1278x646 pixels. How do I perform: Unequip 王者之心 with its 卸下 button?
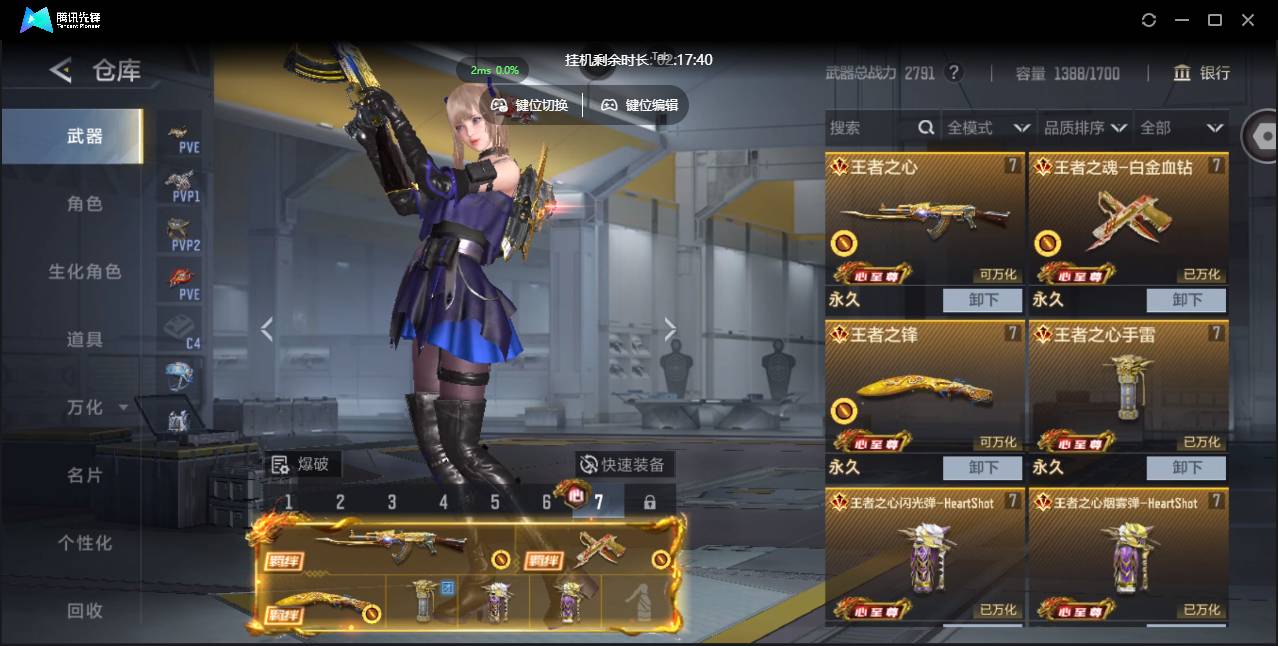[983, 300]
